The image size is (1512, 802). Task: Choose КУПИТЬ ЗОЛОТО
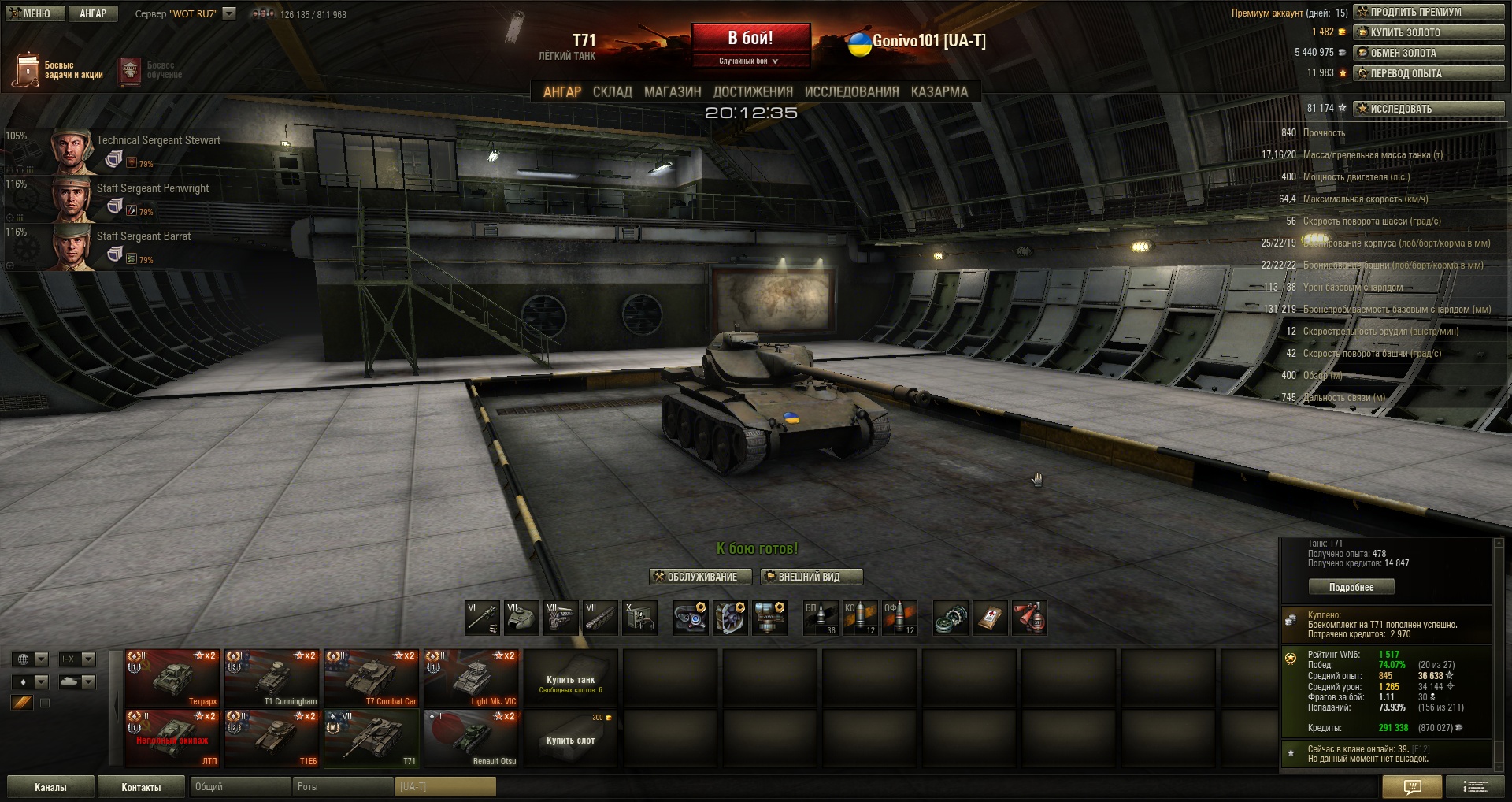click(x=1429, y=32)
